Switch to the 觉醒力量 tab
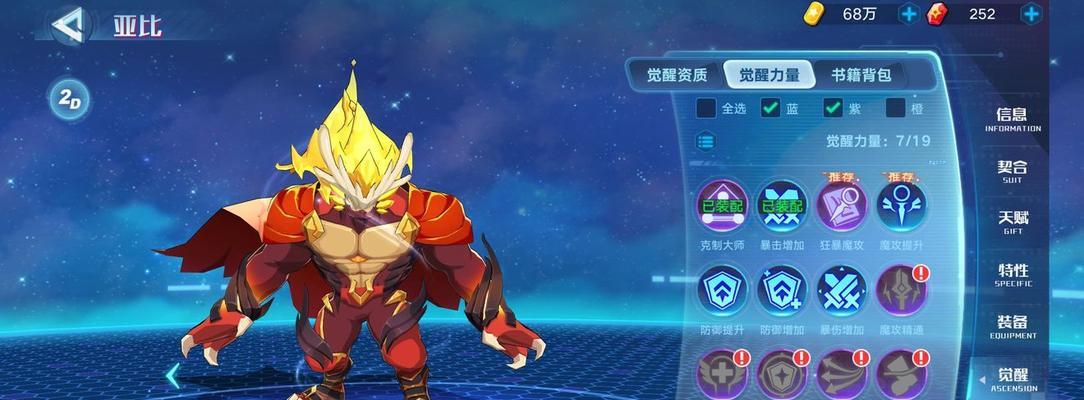The image size is (1084, 400). [x=769, y=75]
